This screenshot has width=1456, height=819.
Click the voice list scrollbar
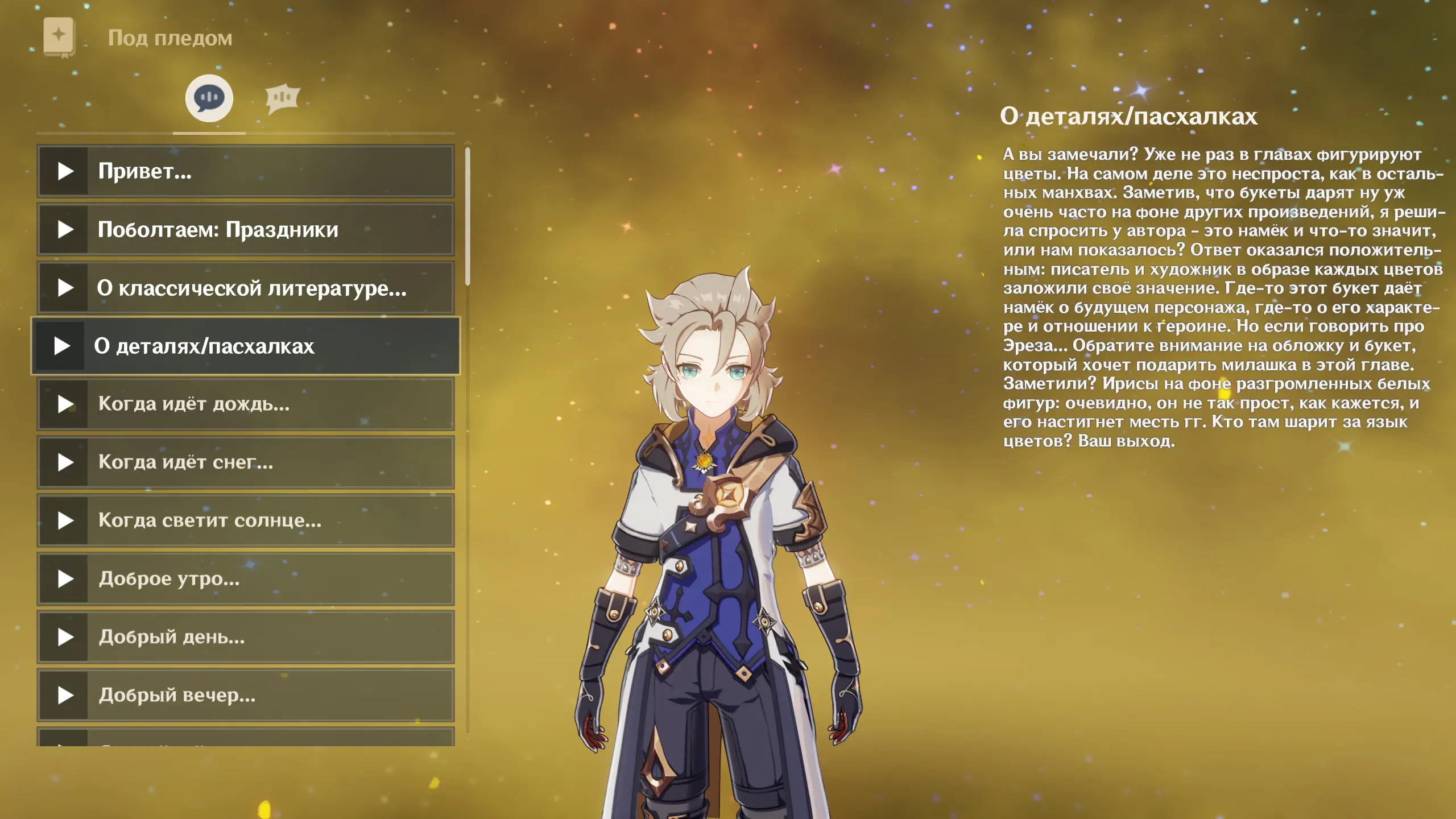pyautogui.click(x=468, y=216)
